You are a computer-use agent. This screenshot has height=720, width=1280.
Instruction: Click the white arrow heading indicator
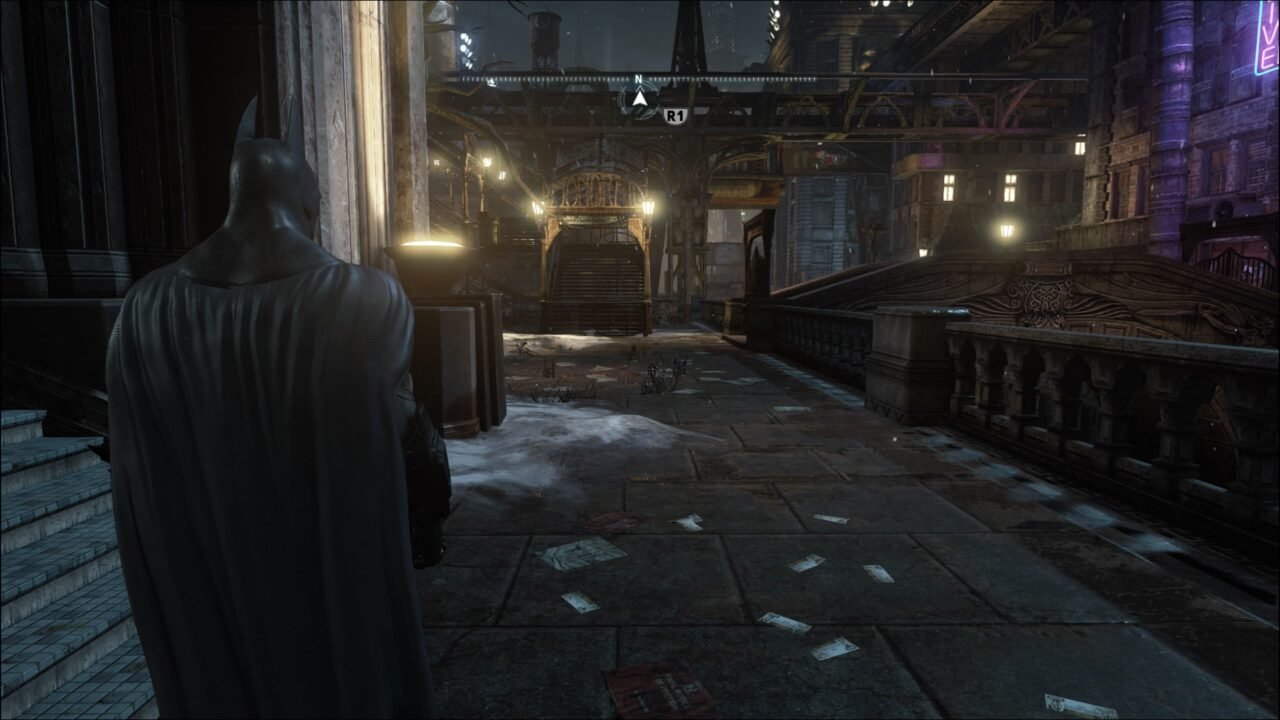pos(638,97)
